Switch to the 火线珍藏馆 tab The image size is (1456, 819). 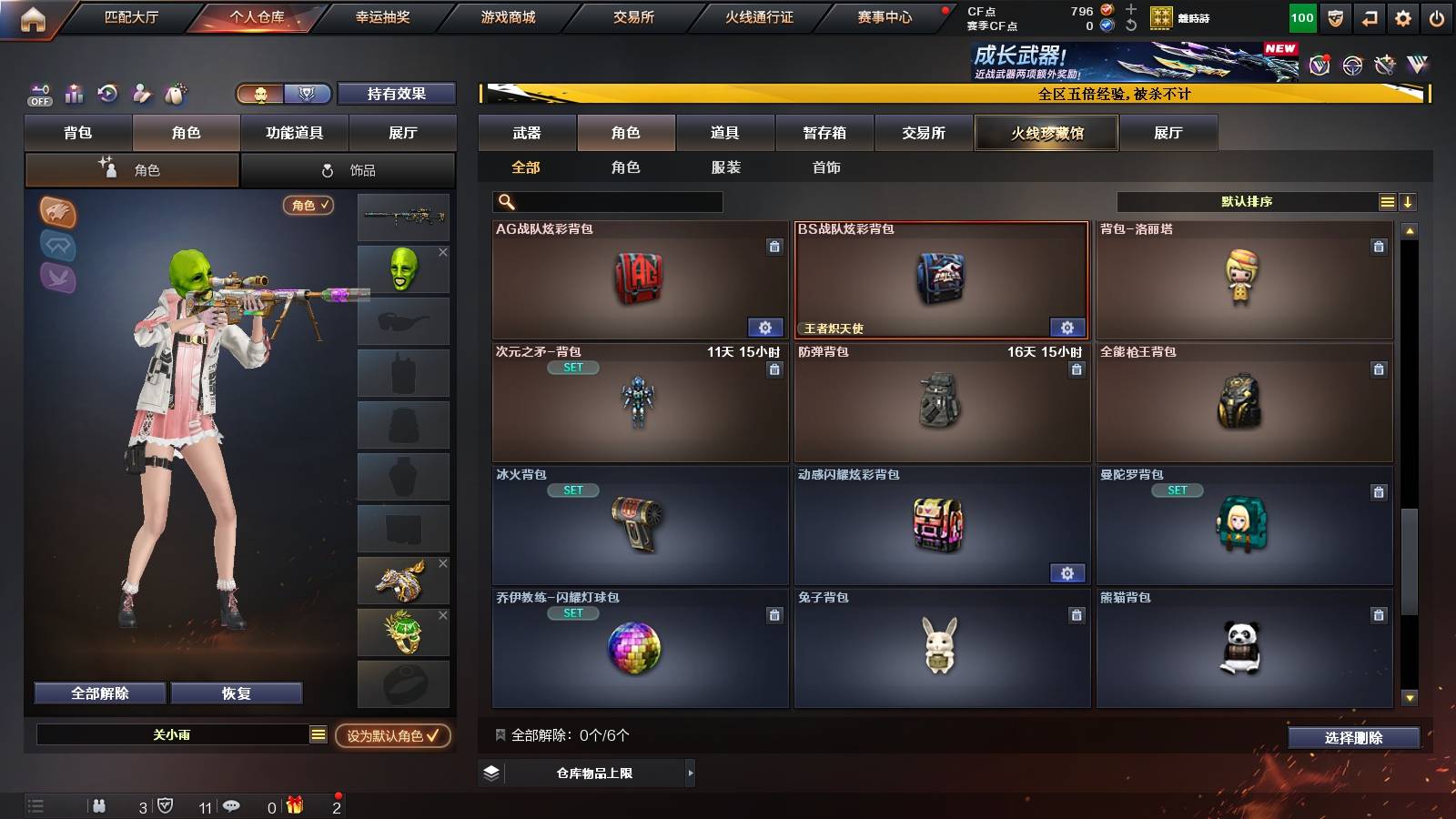pos(1045,133)
